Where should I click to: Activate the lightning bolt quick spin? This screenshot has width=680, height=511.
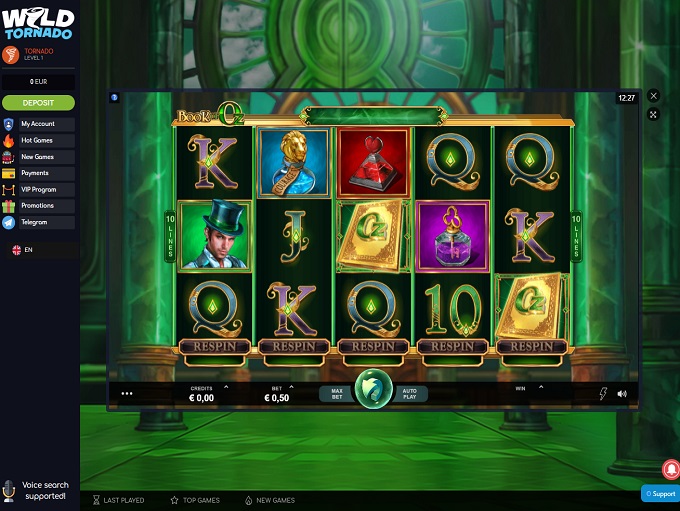click(603, 394)
